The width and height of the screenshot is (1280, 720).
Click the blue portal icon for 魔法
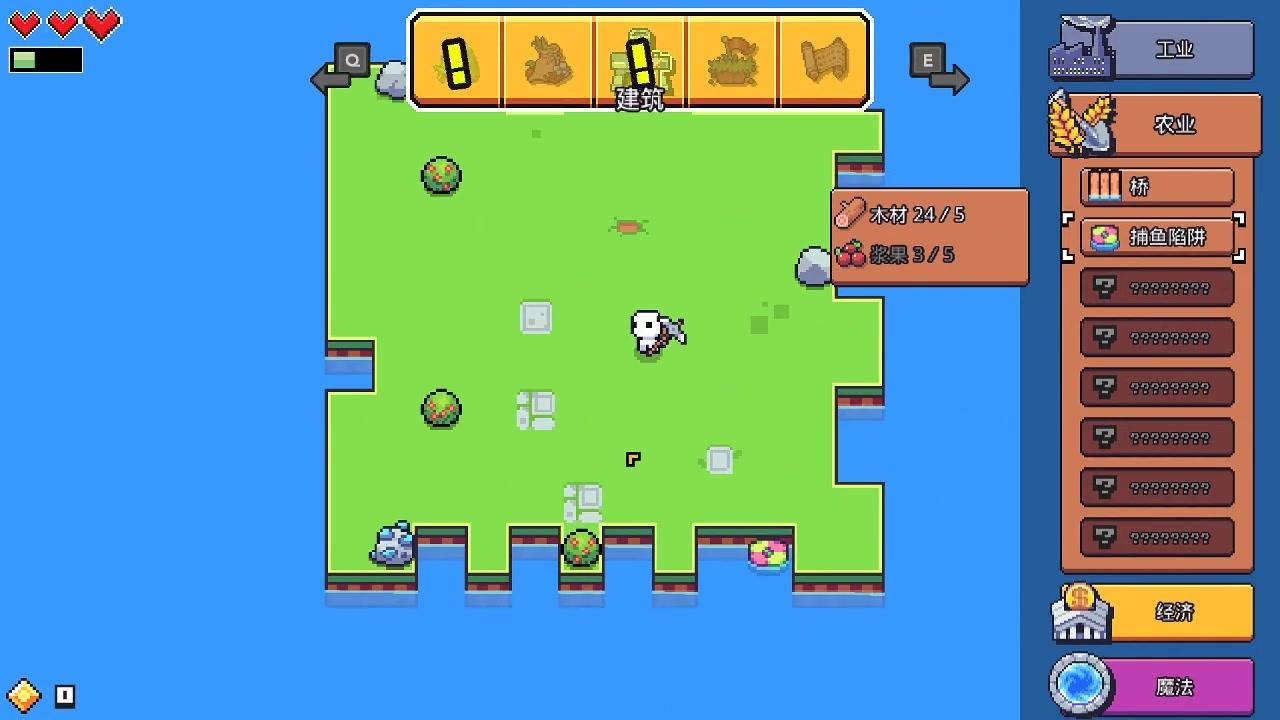pyautogui.click(x=1082, y=685)
